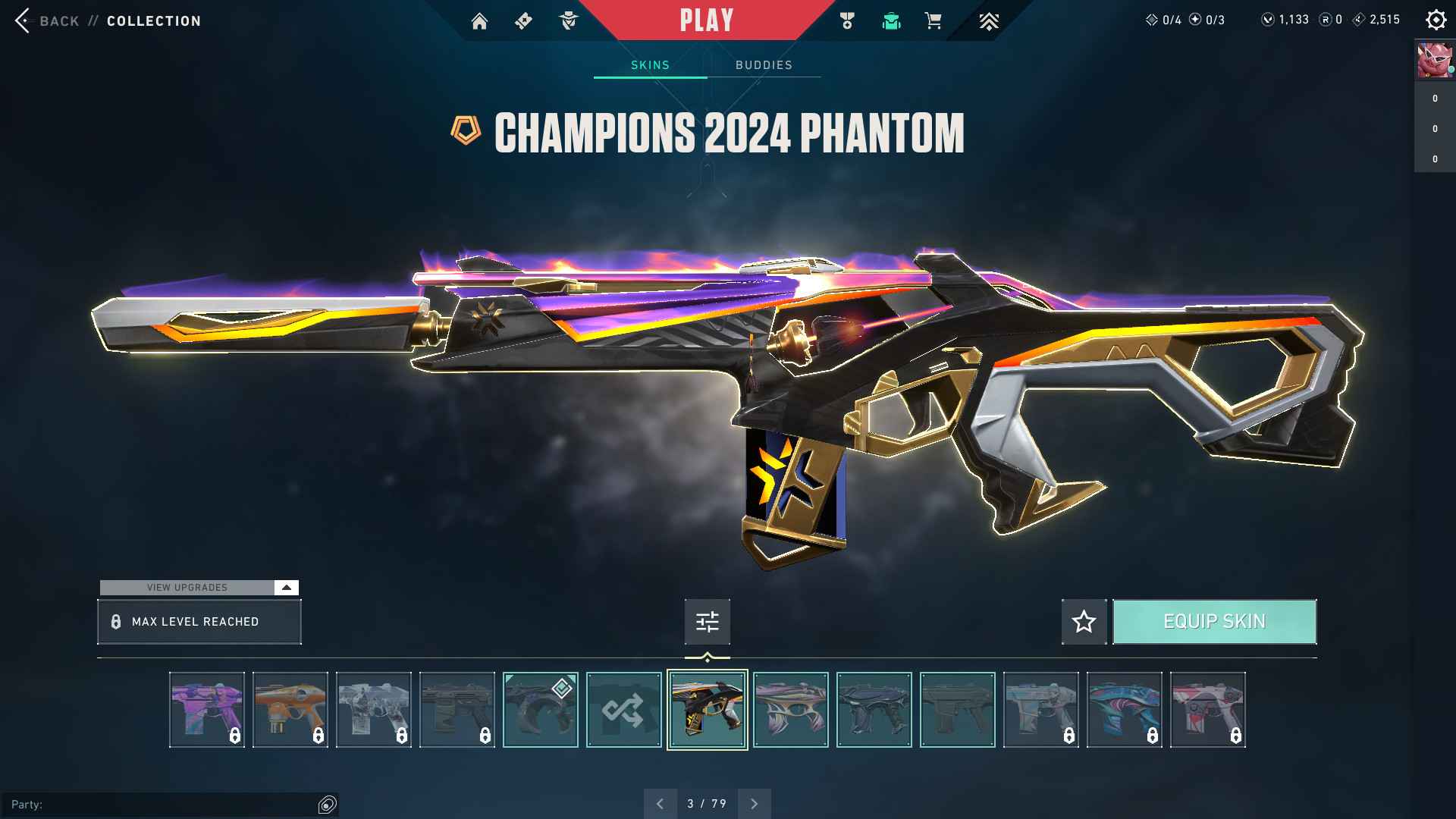The image size is (1456, 819).
Task: Choose the orange Phantom skin thumbnail
Action: point(290,710)
